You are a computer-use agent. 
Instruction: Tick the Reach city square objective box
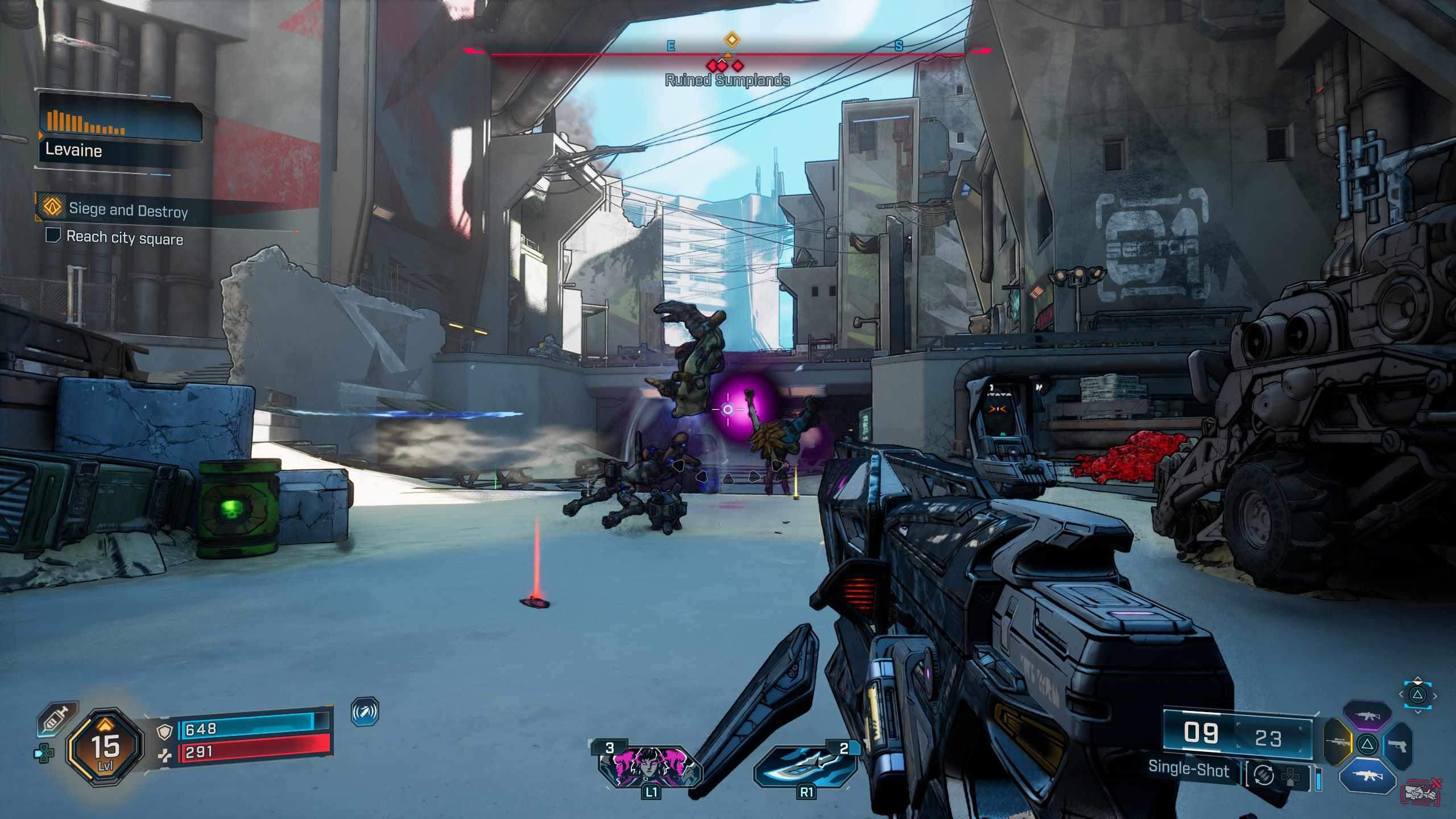[x=53, y=235]
